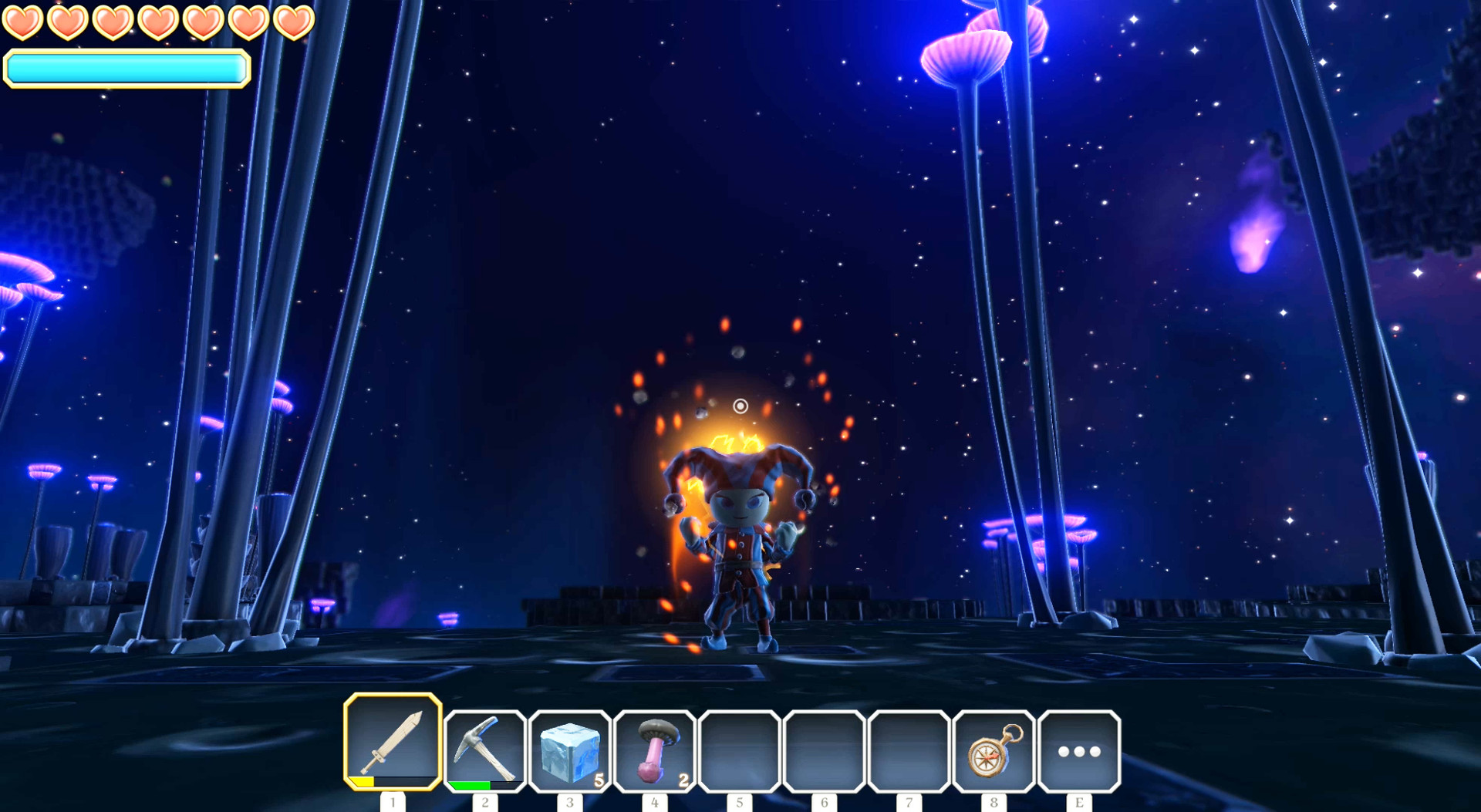The image size is (1481, 812).
Task: Click the cyan mana bar
Action: [126, 69]
